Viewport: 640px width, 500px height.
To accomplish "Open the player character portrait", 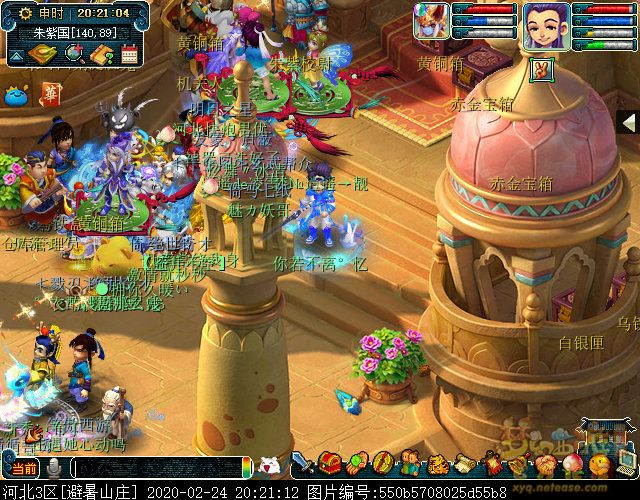I will click(545, 26).
